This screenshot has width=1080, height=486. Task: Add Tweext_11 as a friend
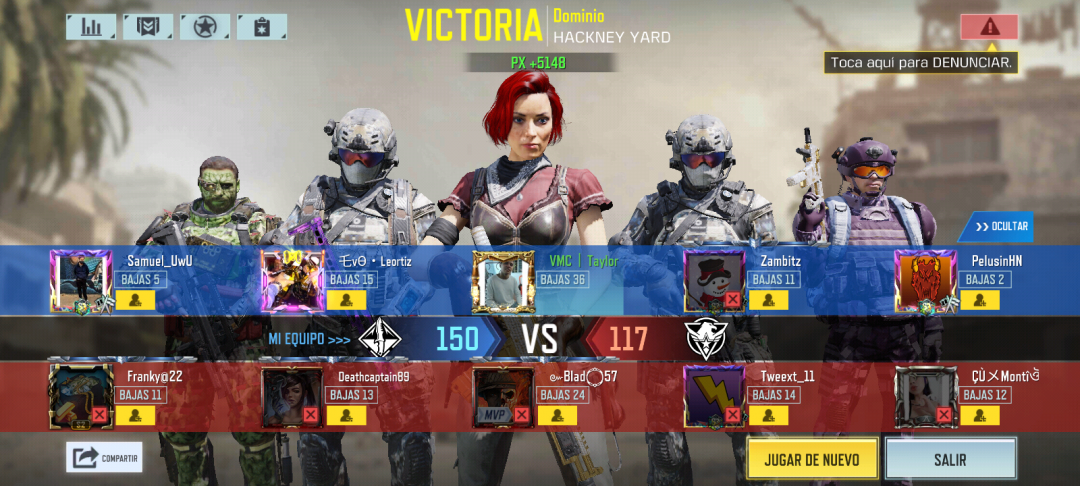(769, 414)
